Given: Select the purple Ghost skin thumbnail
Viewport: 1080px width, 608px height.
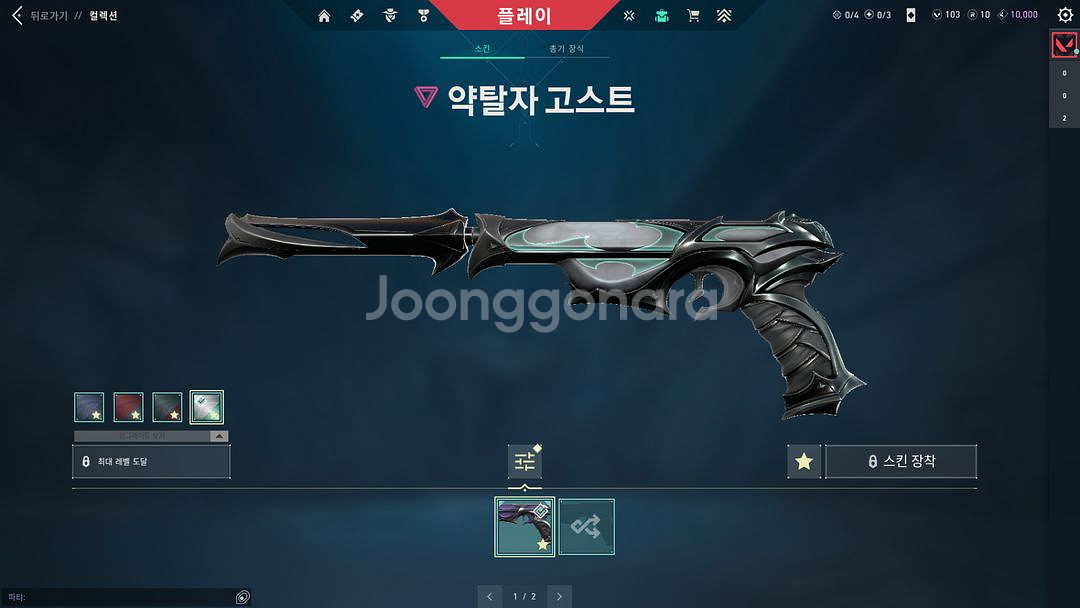Looking at the screenshot, I should 525,526.
